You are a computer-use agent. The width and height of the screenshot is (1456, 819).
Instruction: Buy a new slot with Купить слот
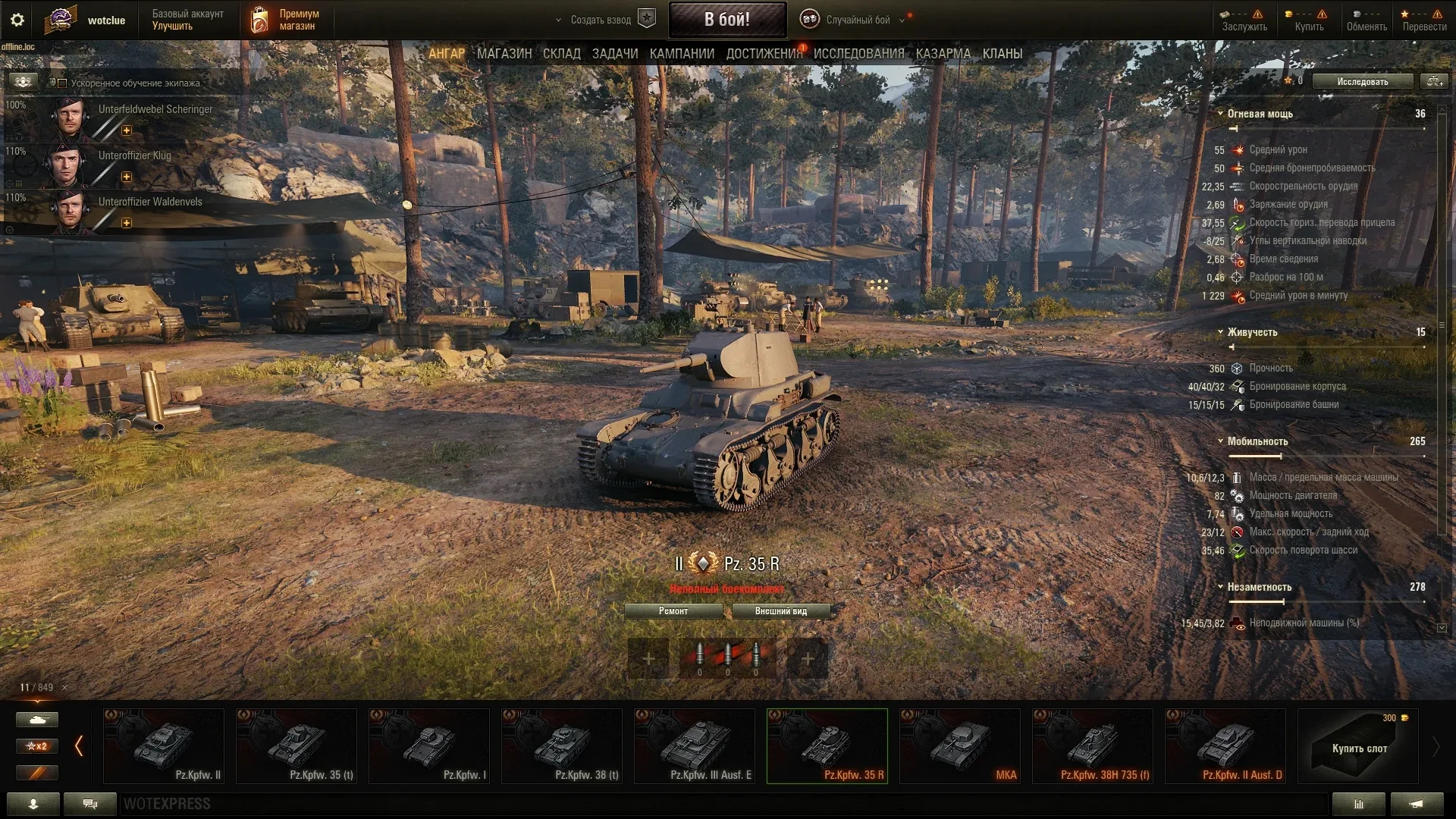1357,746
